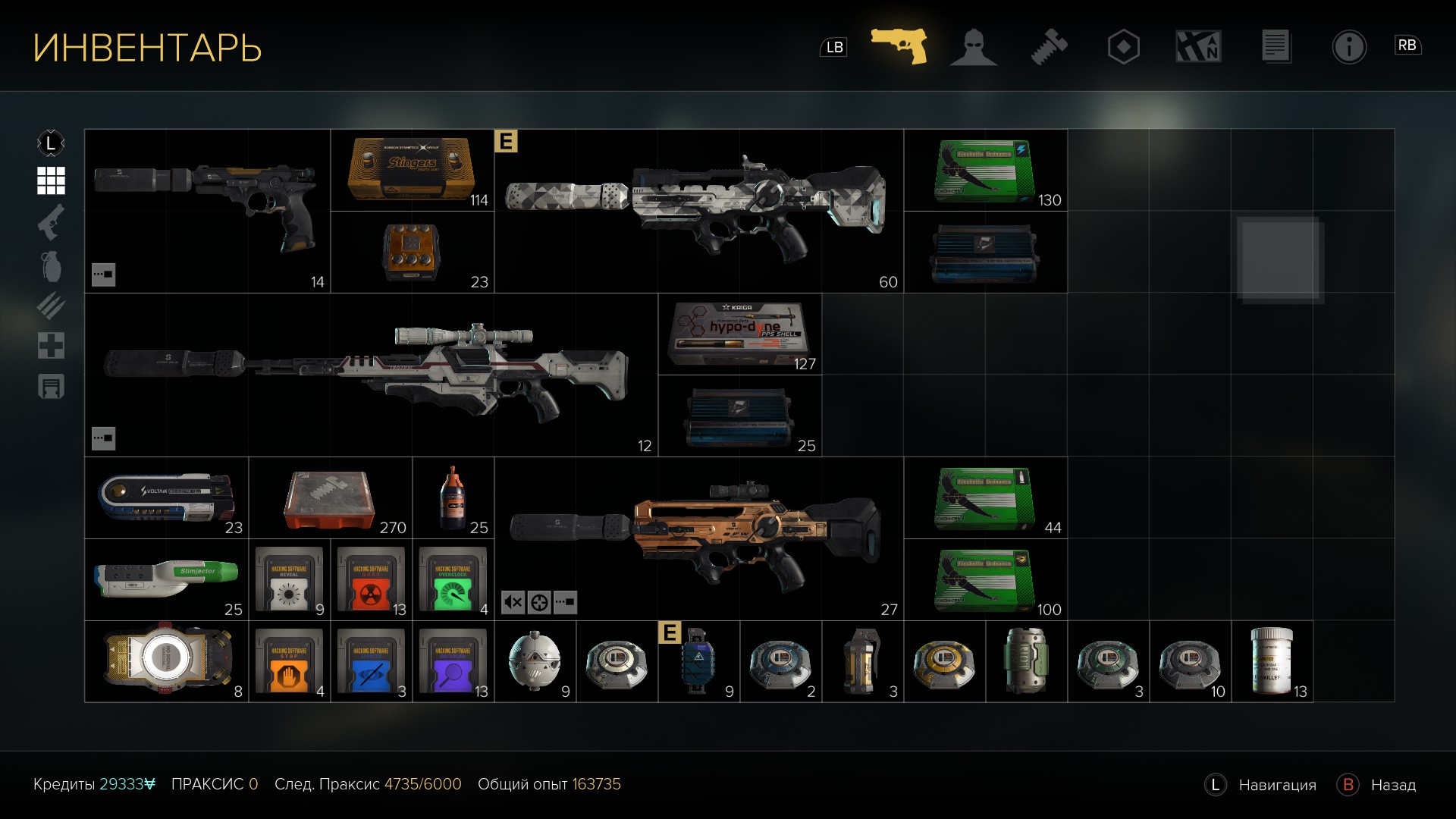Filter inventory by ammunition bullets icon

51,306
